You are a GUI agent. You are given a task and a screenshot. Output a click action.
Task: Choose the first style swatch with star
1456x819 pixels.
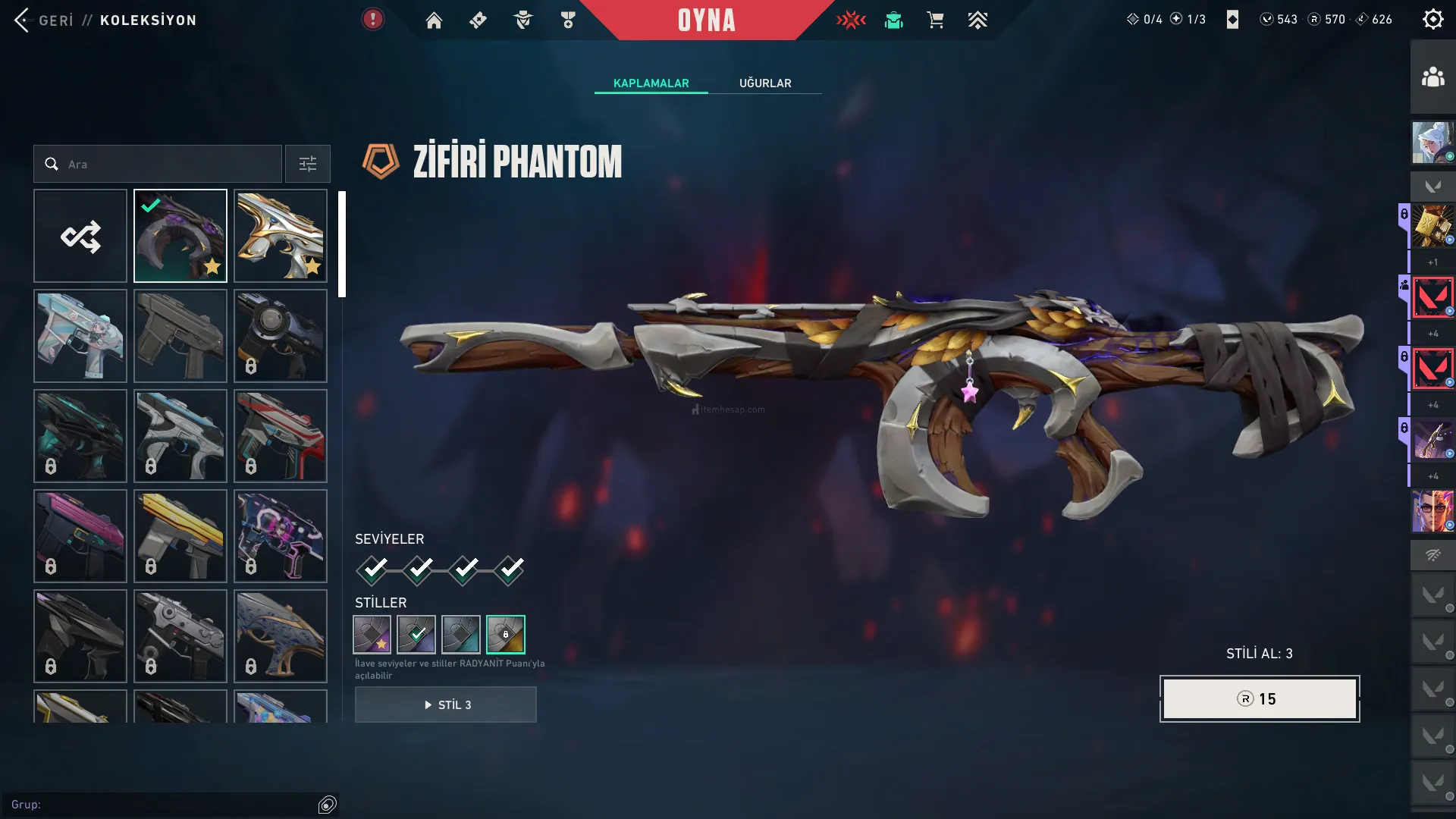click(372, 634)
